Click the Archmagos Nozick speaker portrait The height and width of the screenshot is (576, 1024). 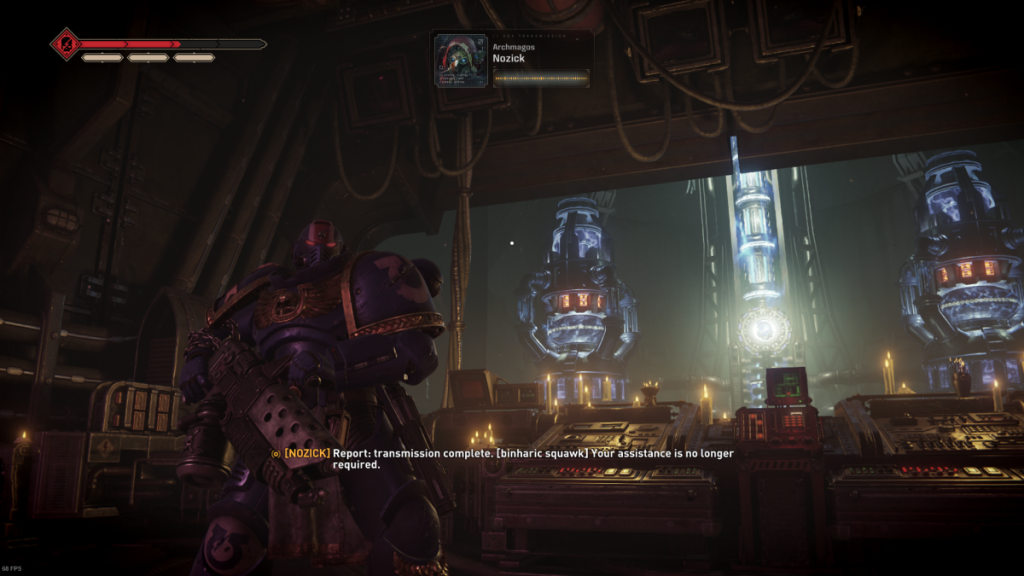click(x=461, y=61)
